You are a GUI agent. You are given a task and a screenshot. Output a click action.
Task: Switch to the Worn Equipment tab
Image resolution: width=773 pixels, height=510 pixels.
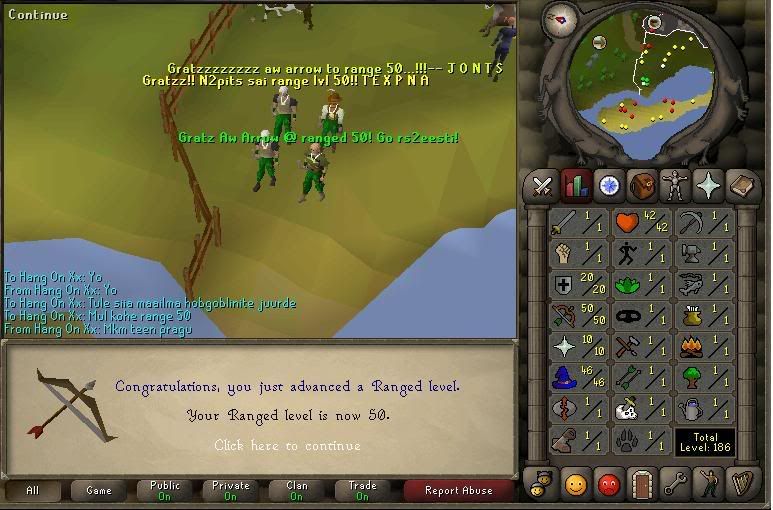(x=675, y=185)
